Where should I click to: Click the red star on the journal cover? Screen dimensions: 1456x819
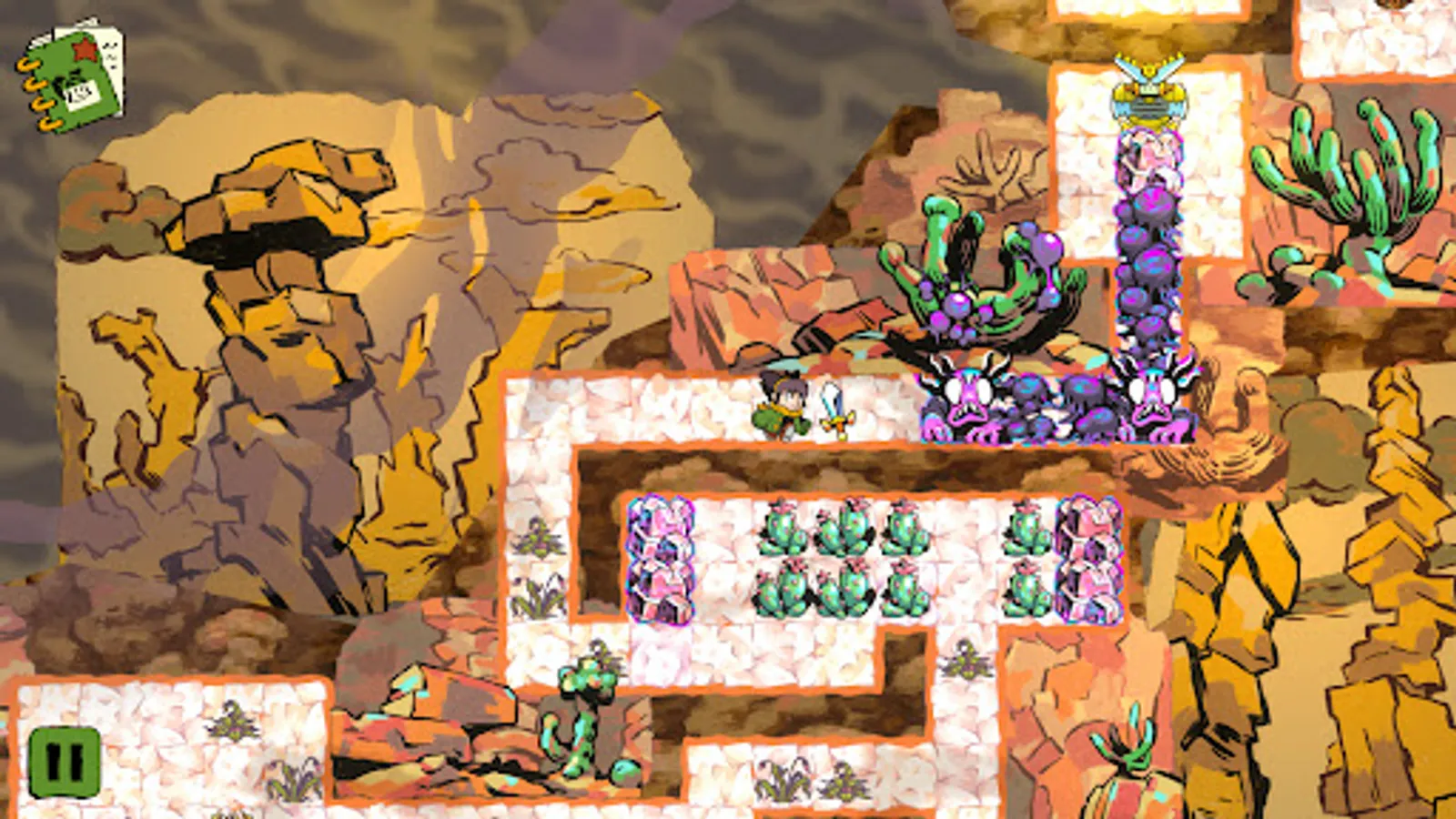coord(85,49)
